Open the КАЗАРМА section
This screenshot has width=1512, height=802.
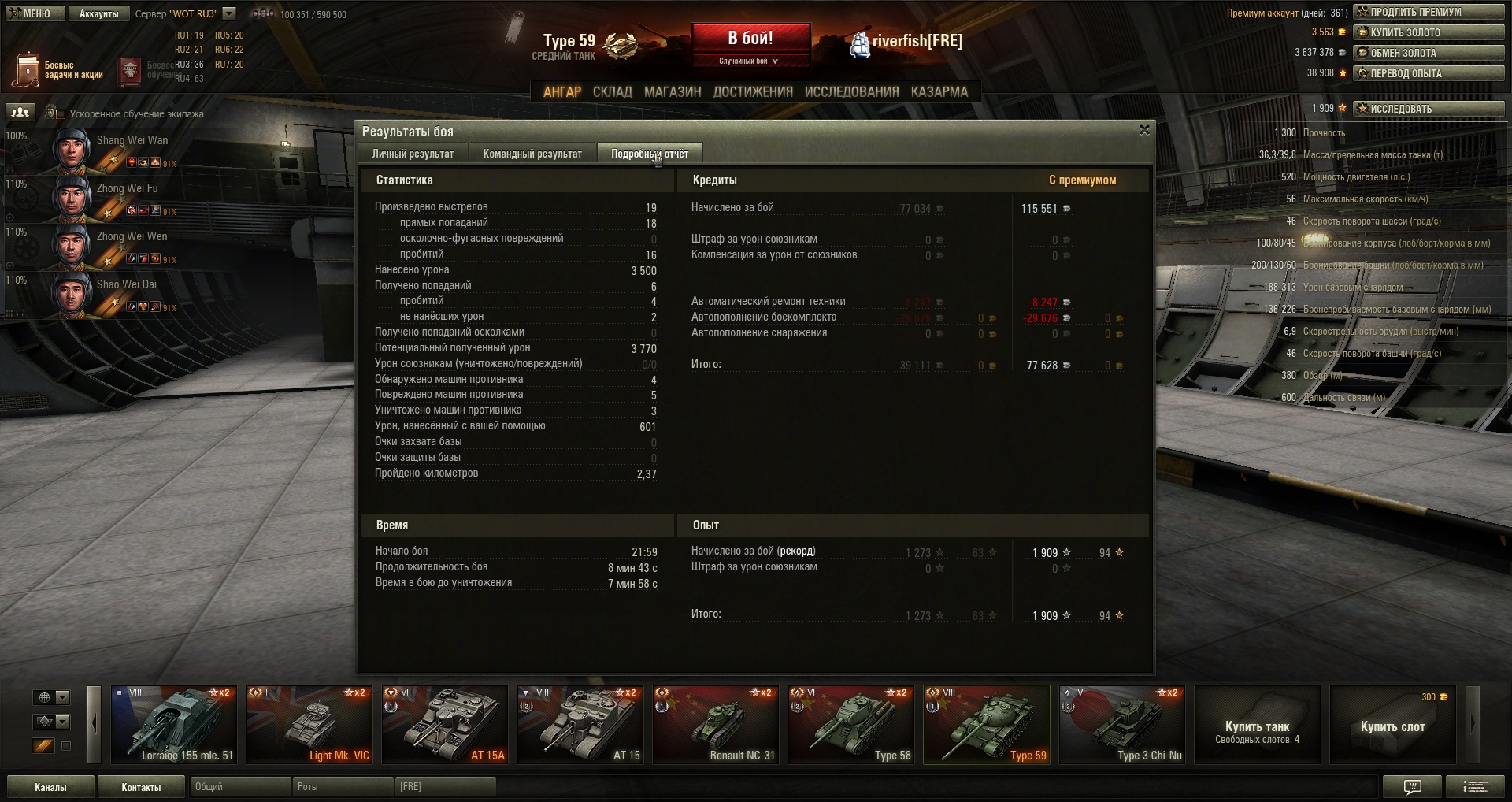click(939, 91)
